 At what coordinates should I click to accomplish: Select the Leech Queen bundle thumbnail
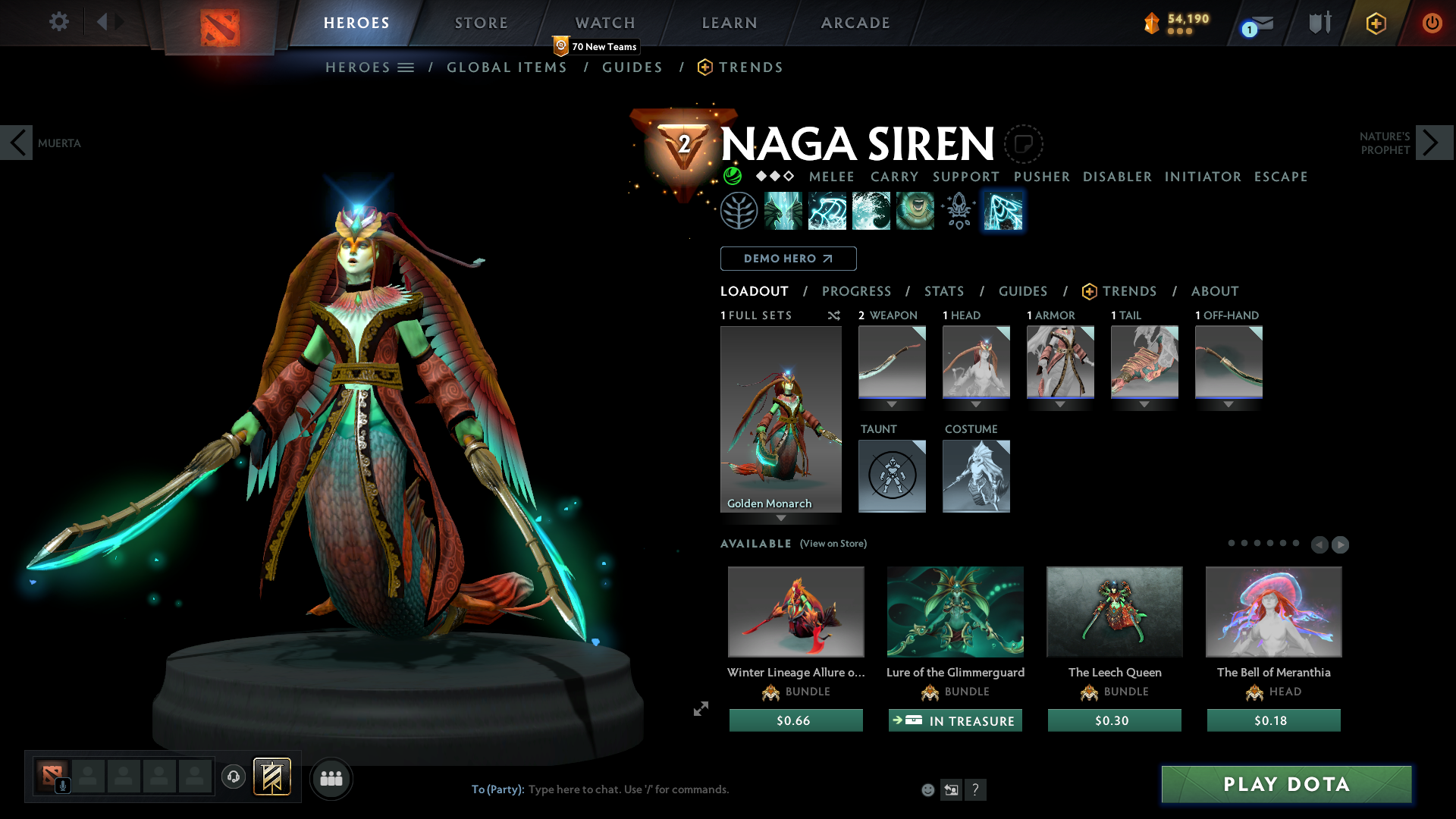1114,611
